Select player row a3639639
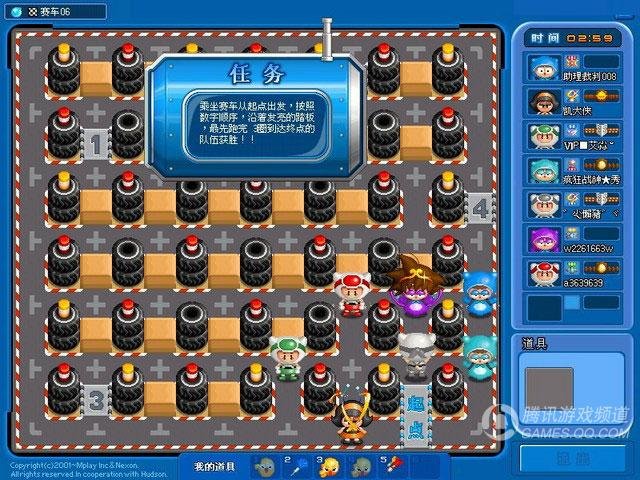Screen dimensions: 640x480 [x=573, y=274]
